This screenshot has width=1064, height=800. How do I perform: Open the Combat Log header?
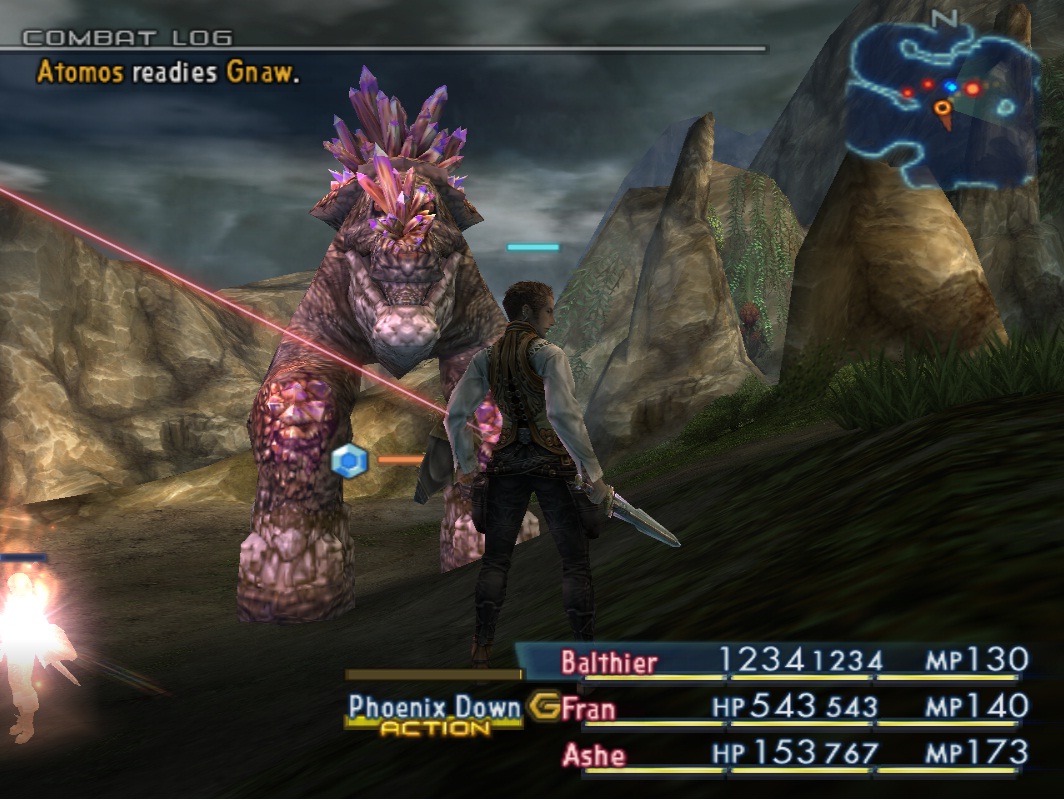tap(128, 38)
